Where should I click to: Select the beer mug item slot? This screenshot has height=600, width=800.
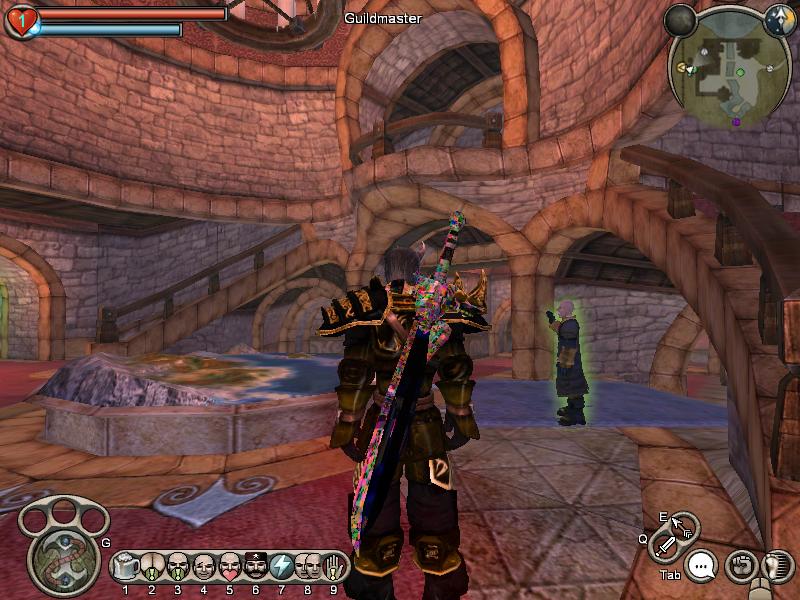click(x=126, y=567)
